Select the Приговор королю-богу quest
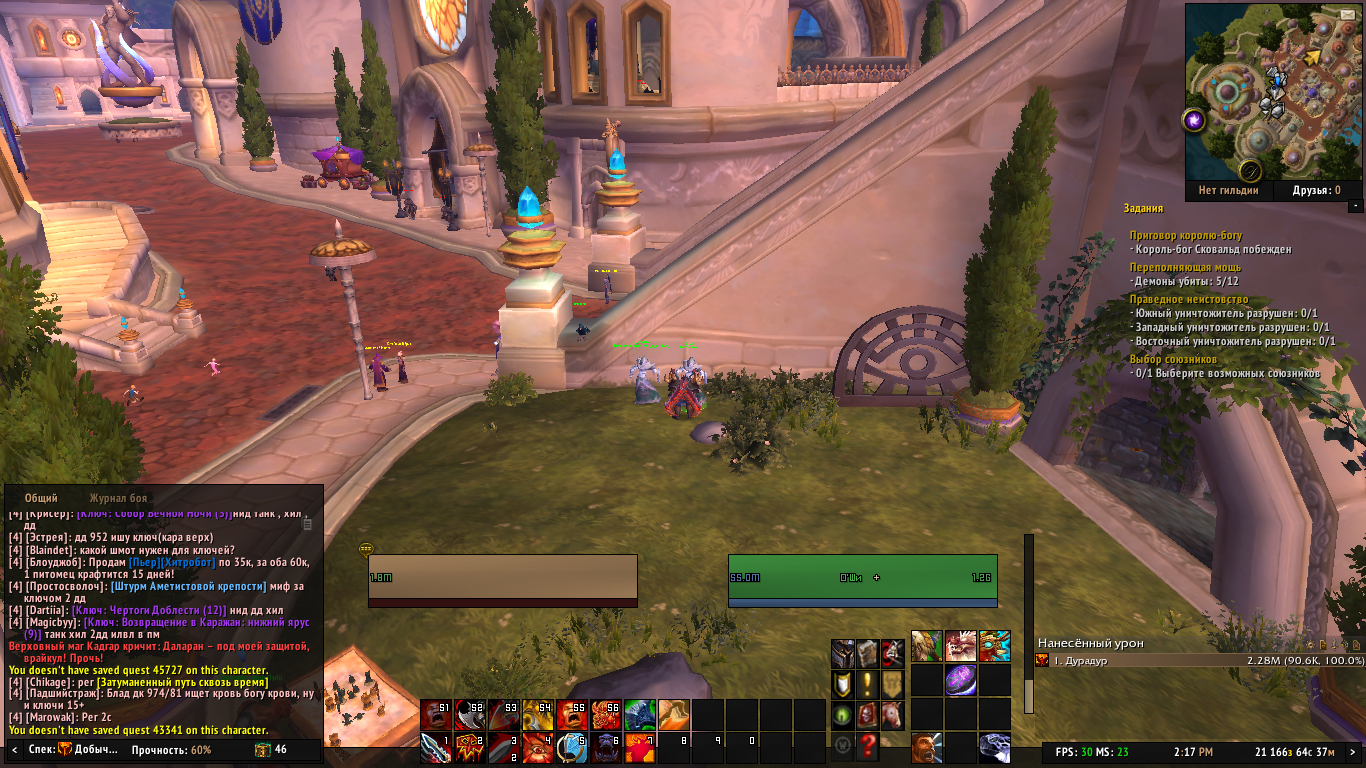This screenshot has height=768, width=1366. click(x=1184, y=236)
